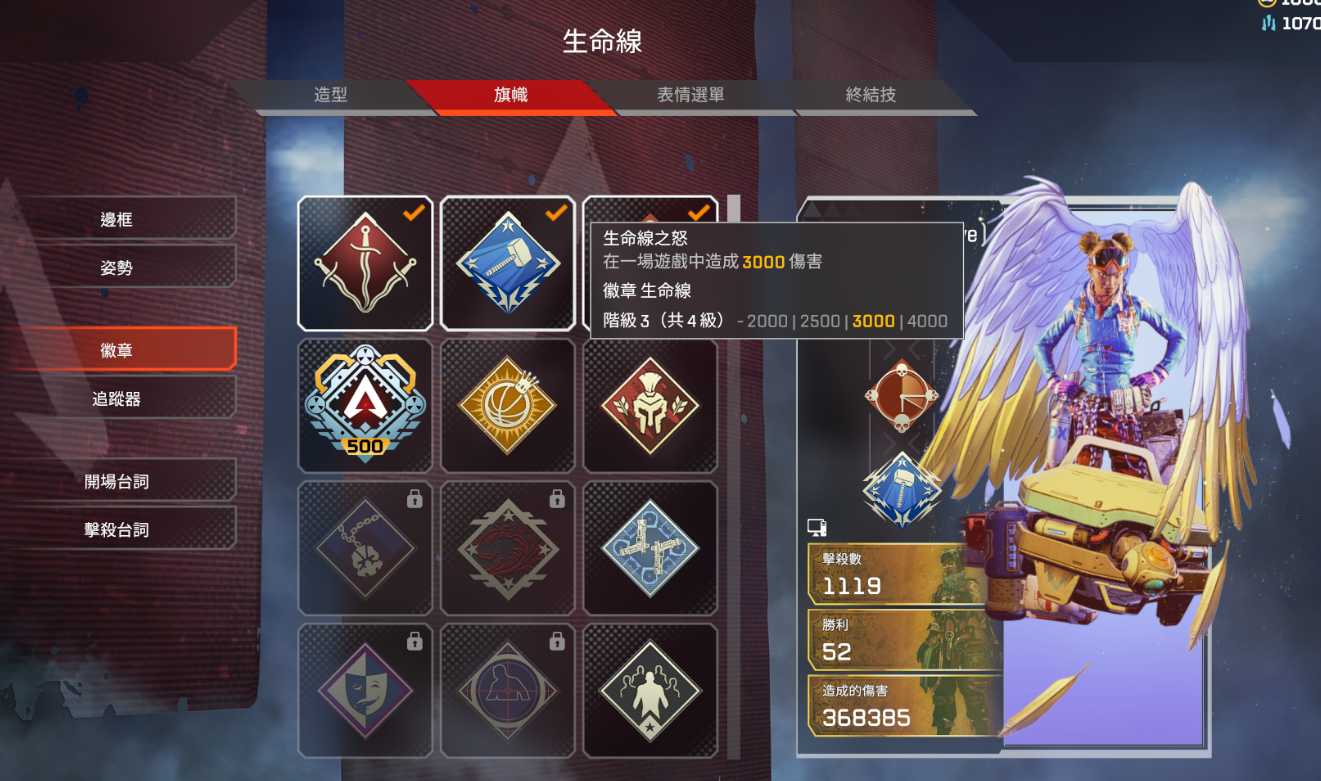Open the locked necklace badge
1321x781 pixels.
click(x=365, y=548)
